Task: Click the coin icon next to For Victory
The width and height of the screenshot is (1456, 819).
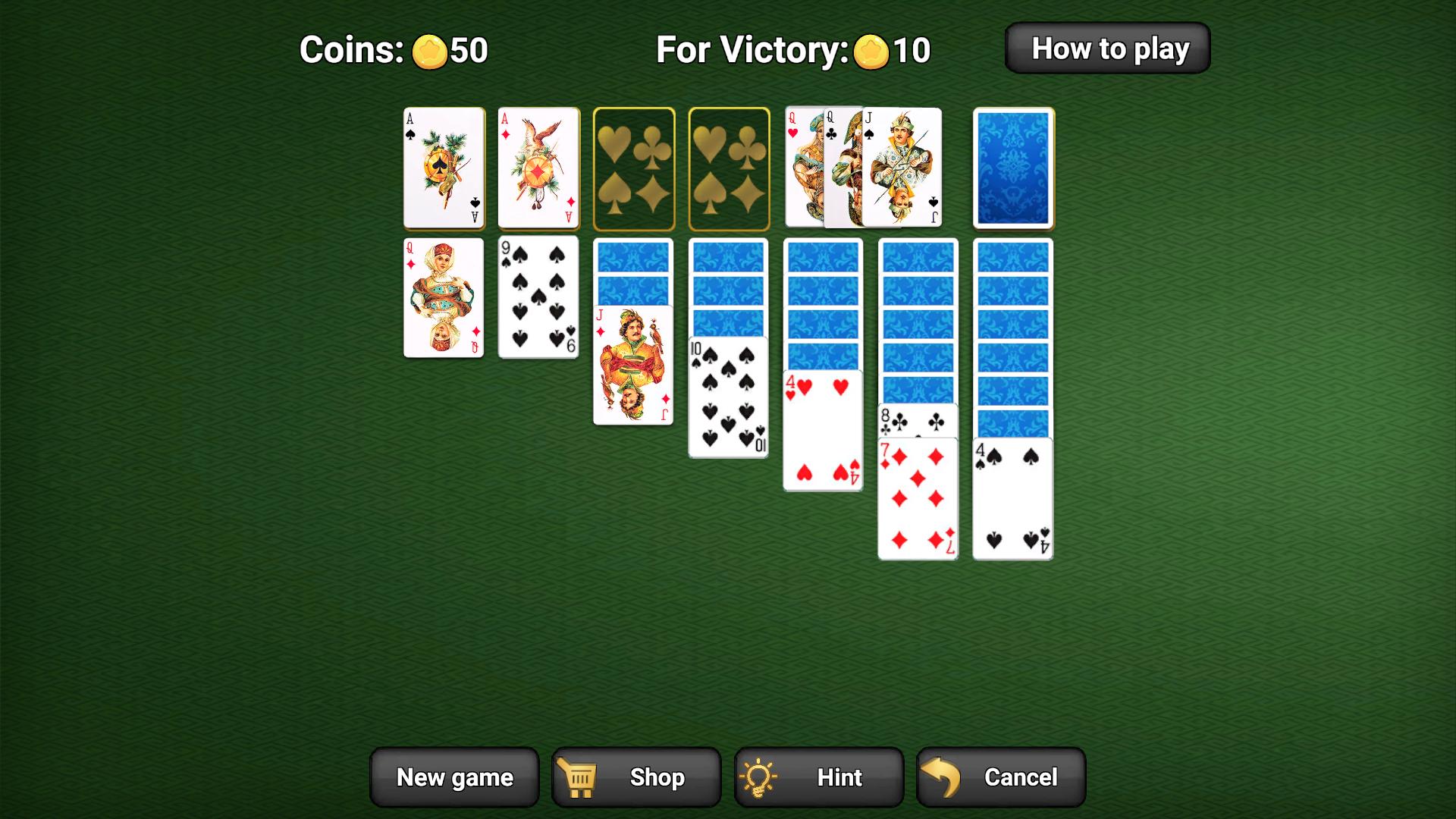Action: tap(872, 51)
